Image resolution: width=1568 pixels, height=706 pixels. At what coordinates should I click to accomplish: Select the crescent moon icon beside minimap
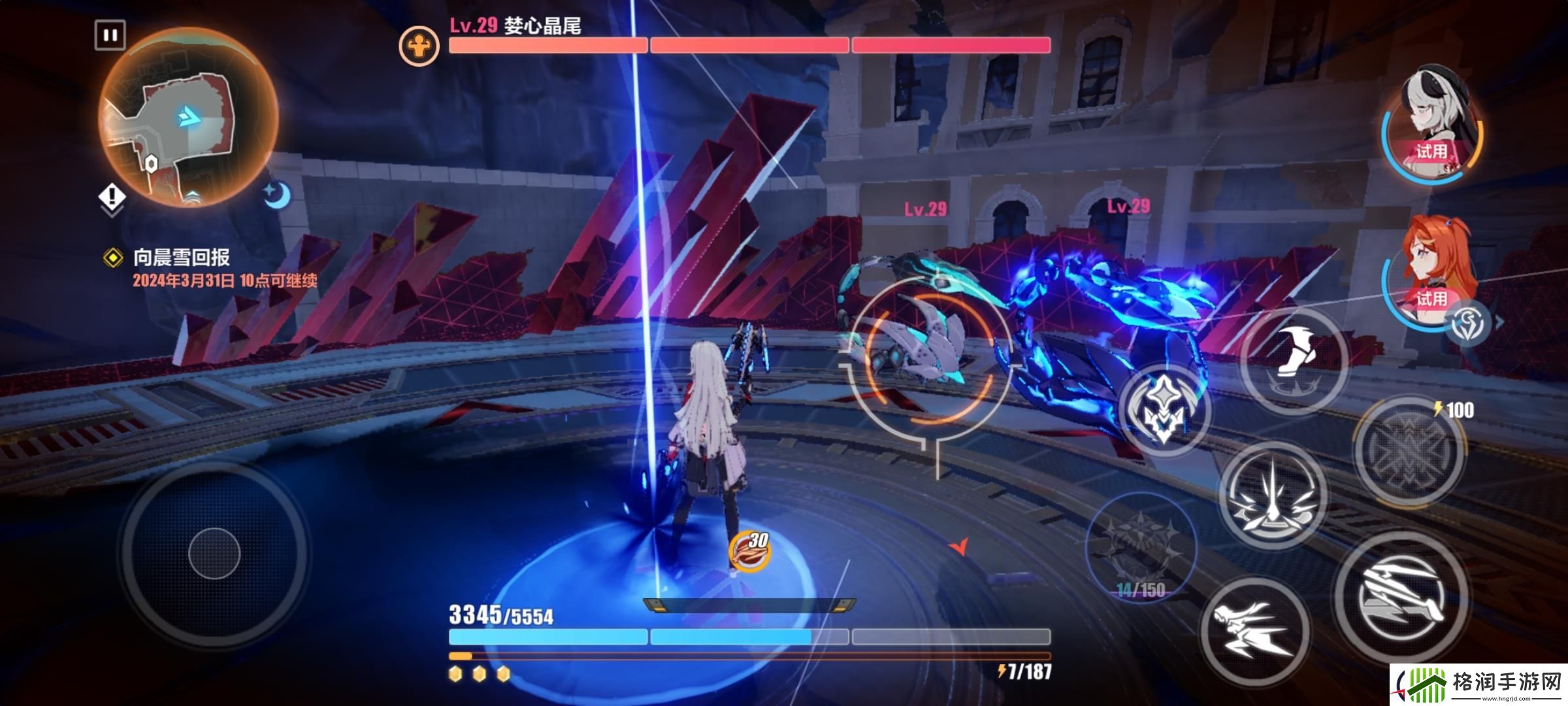[278, 195]
